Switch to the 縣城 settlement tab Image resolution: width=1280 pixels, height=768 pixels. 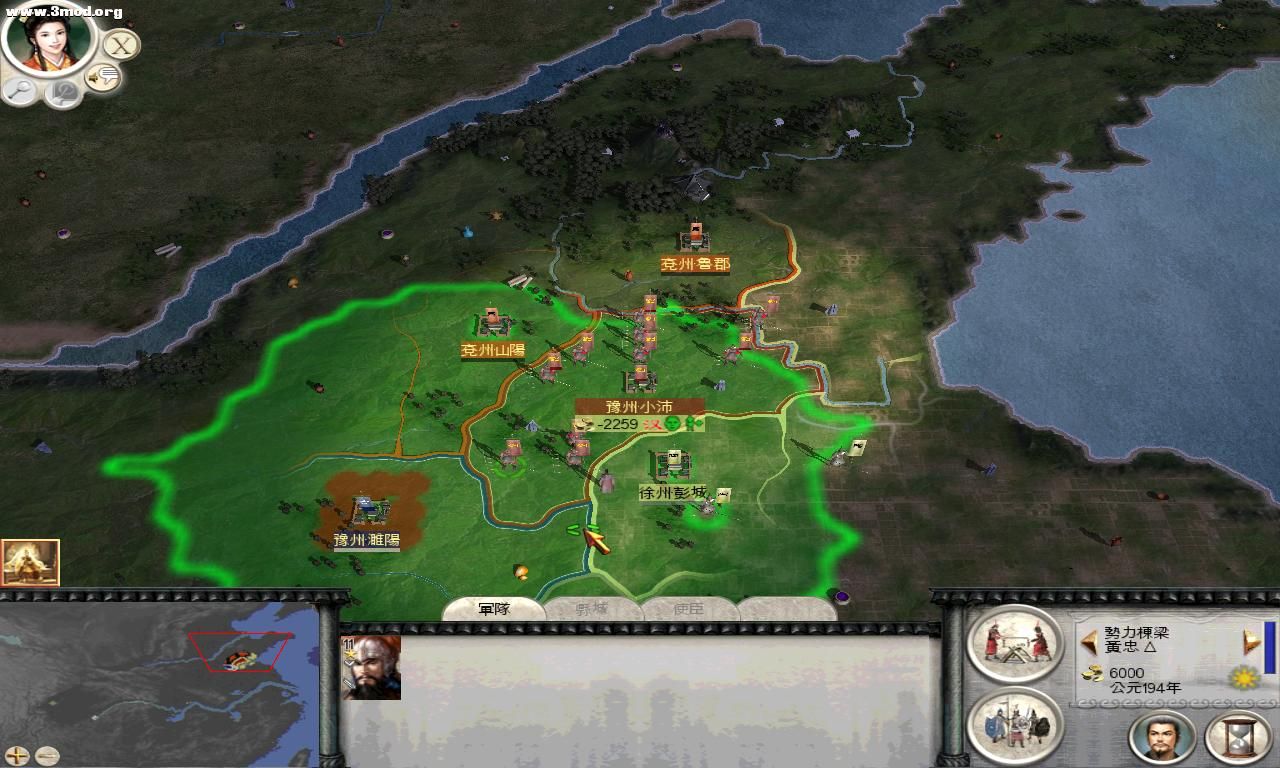tap(593, 608)
